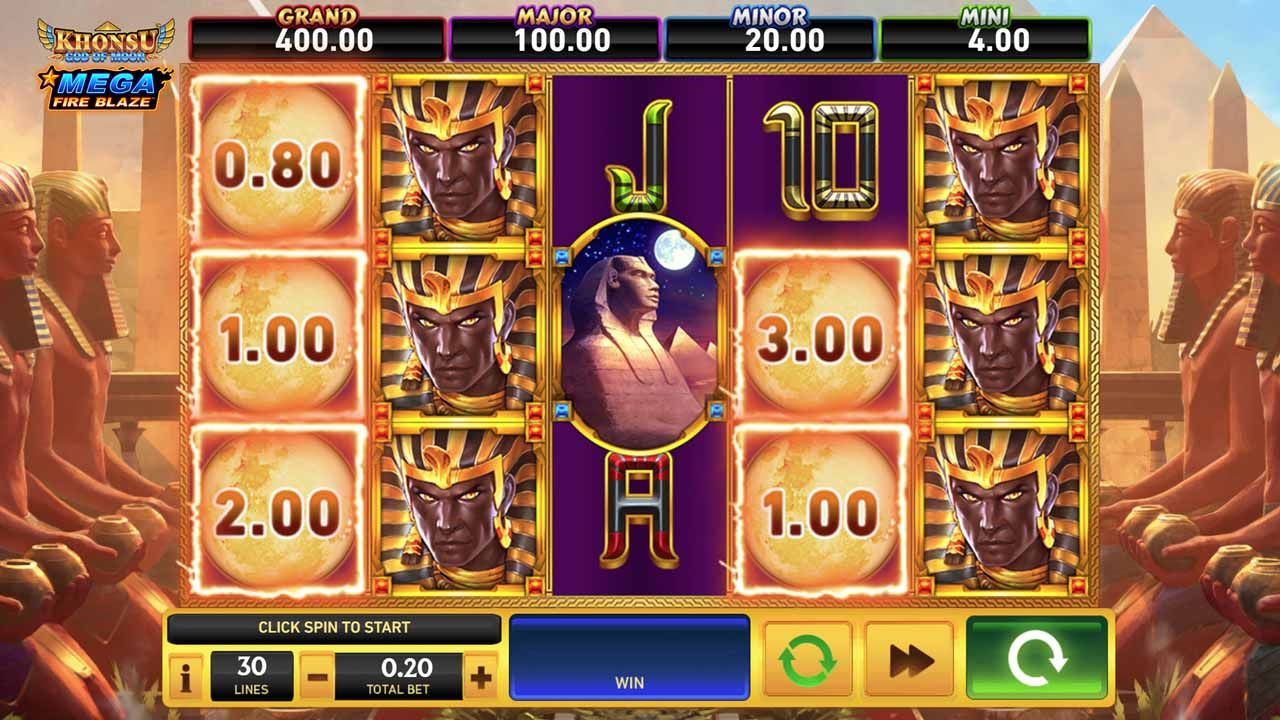Click the blue WIN display panel
1280x720 pixels.
click(x=628, y=659)
